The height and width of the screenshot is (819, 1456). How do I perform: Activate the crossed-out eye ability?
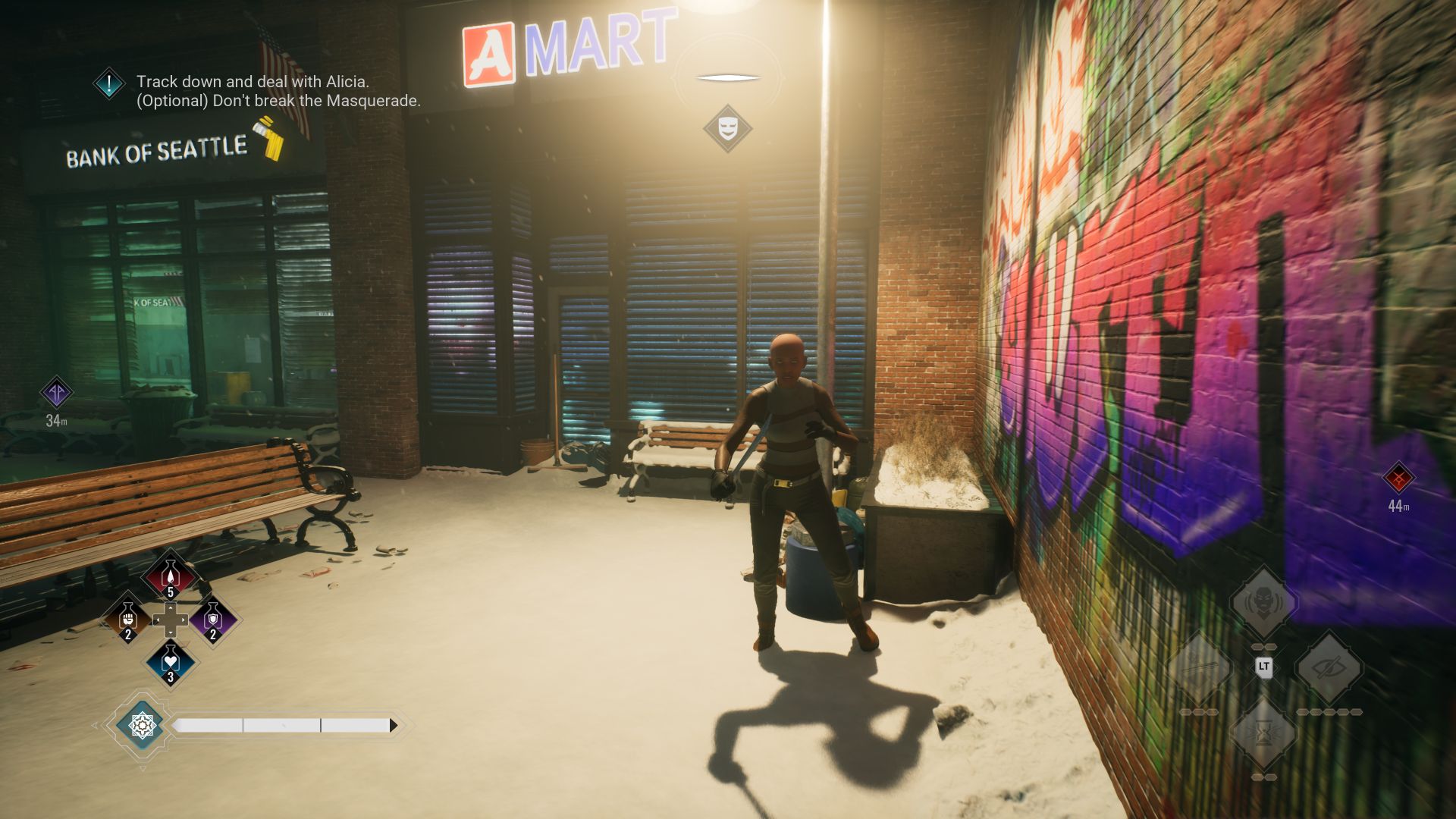pos(1329,668)
